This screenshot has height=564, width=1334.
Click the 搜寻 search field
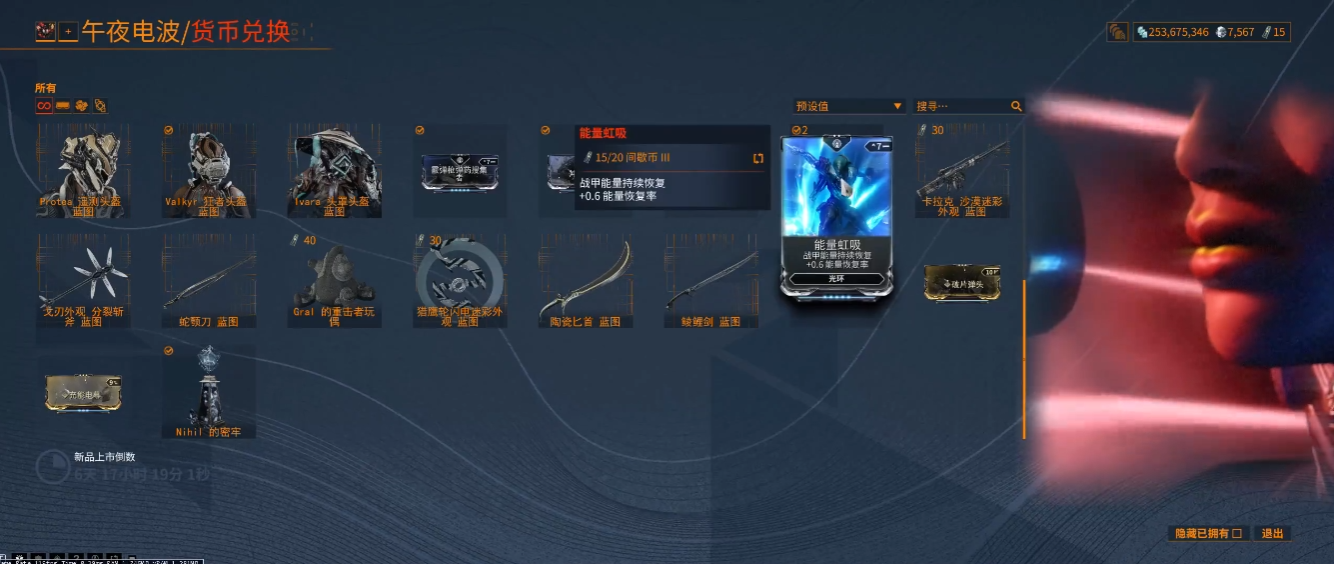click(x=962, y=106)
